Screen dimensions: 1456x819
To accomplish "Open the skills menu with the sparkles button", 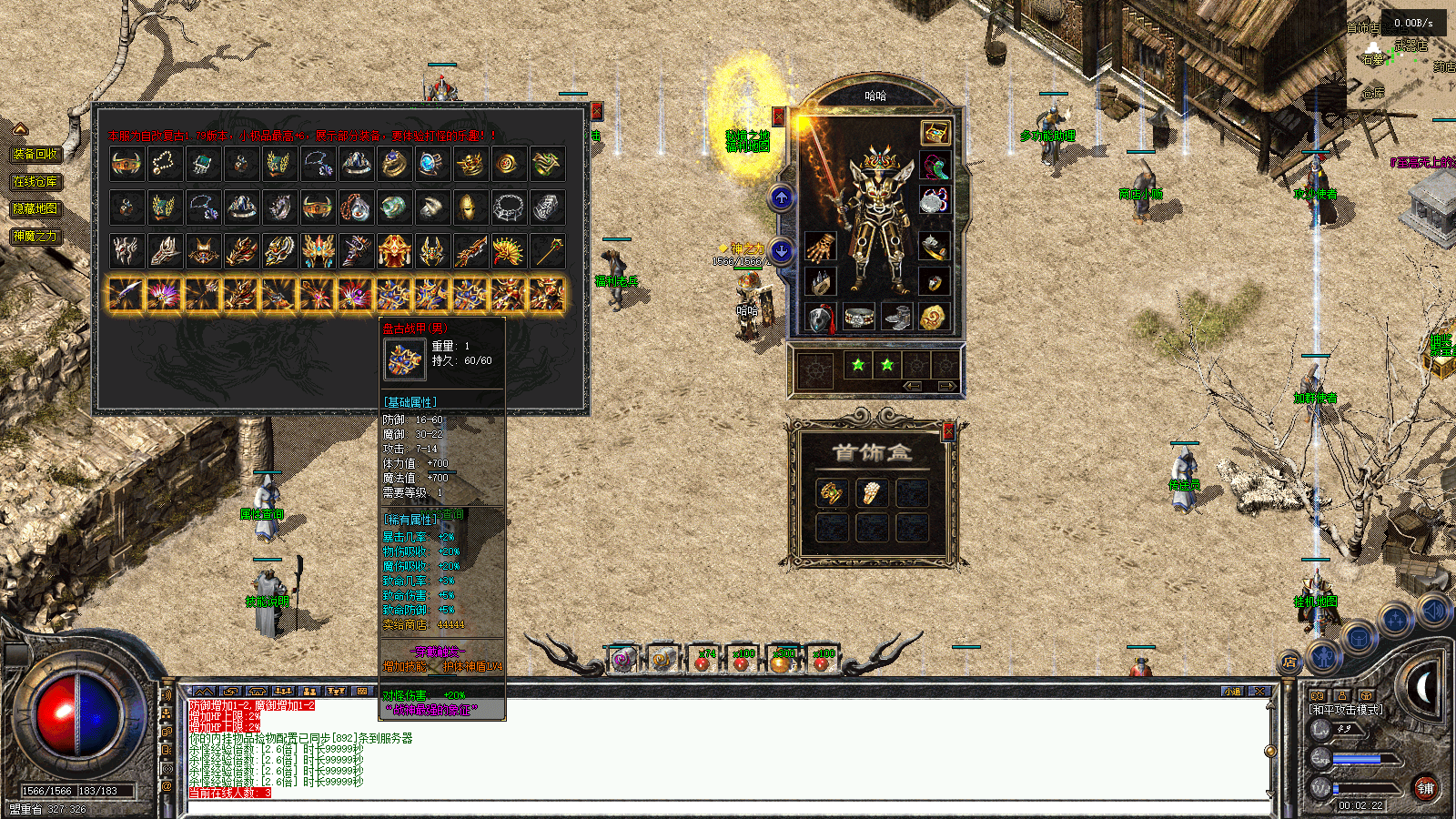I will [x=1394, y=622].
